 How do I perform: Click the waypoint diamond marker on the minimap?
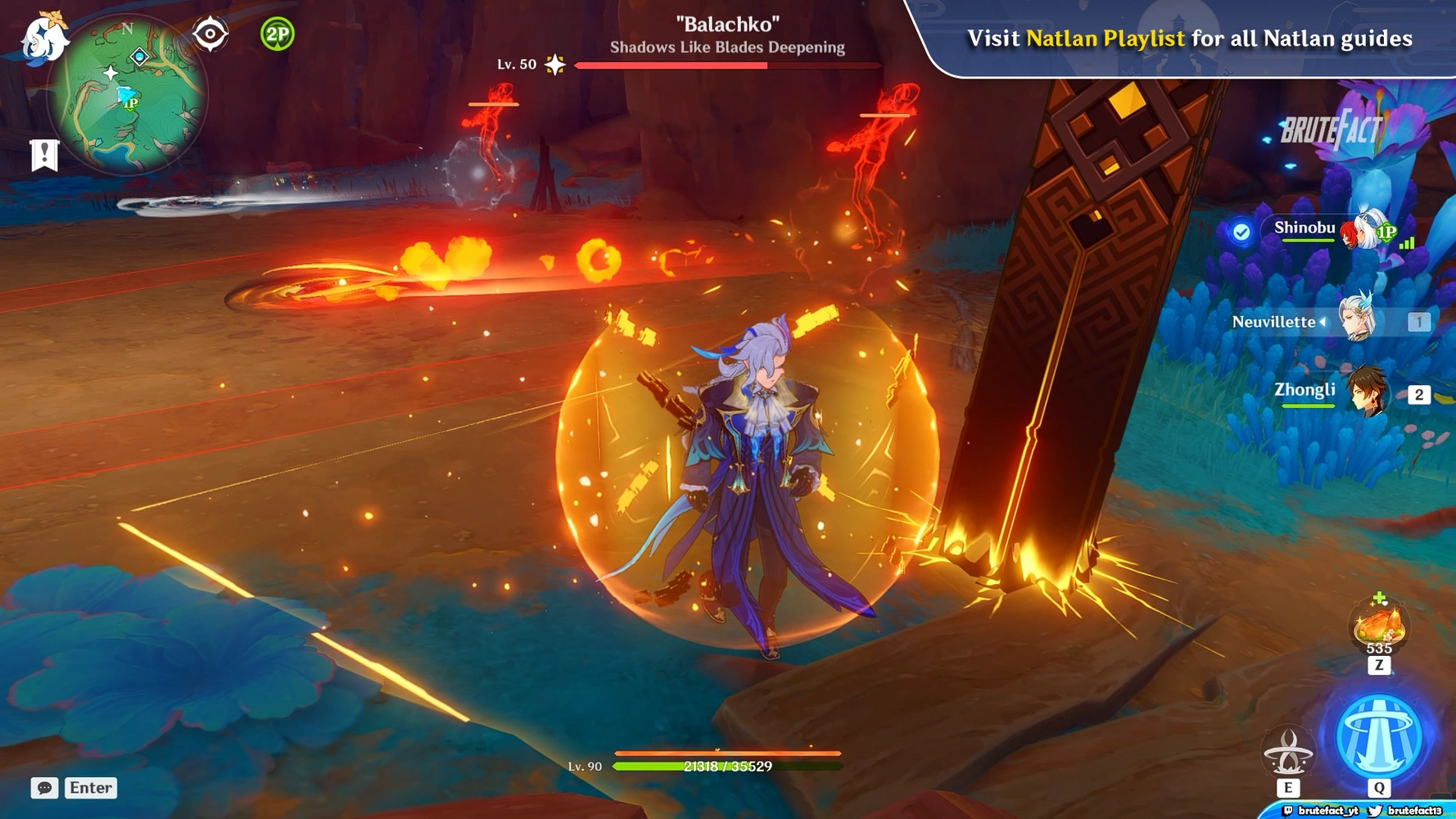tap(139, 57)
